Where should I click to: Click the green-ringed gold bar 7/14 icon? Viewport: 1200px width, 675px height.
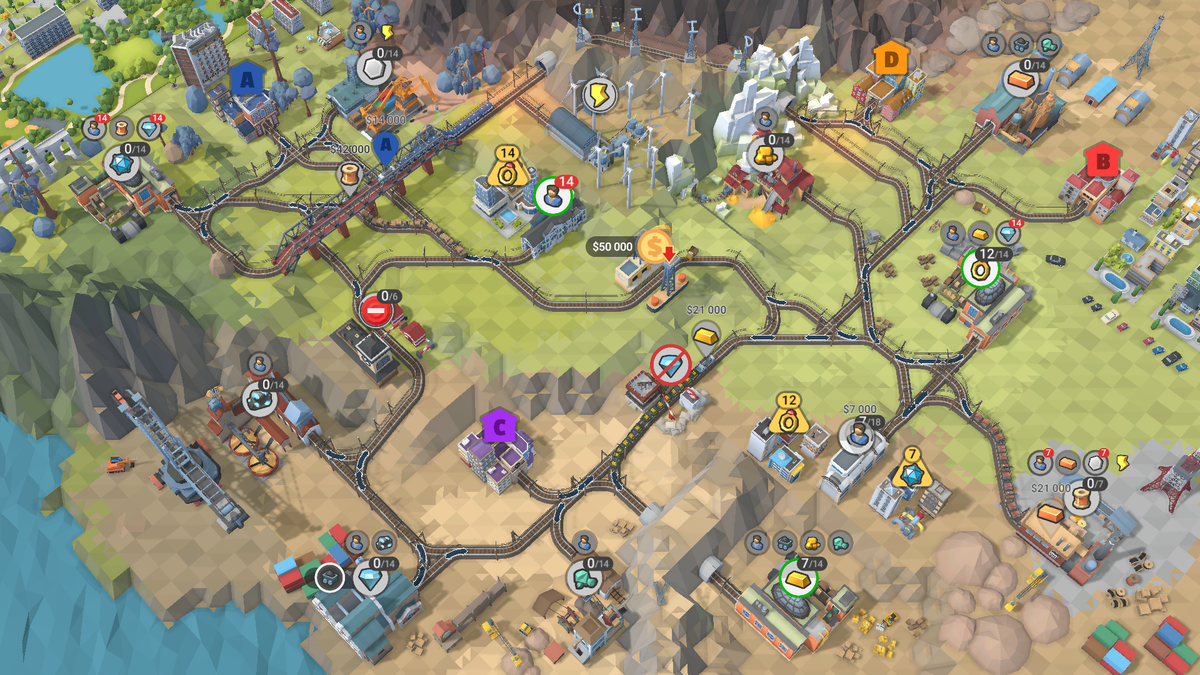click(x=797, y=578)
